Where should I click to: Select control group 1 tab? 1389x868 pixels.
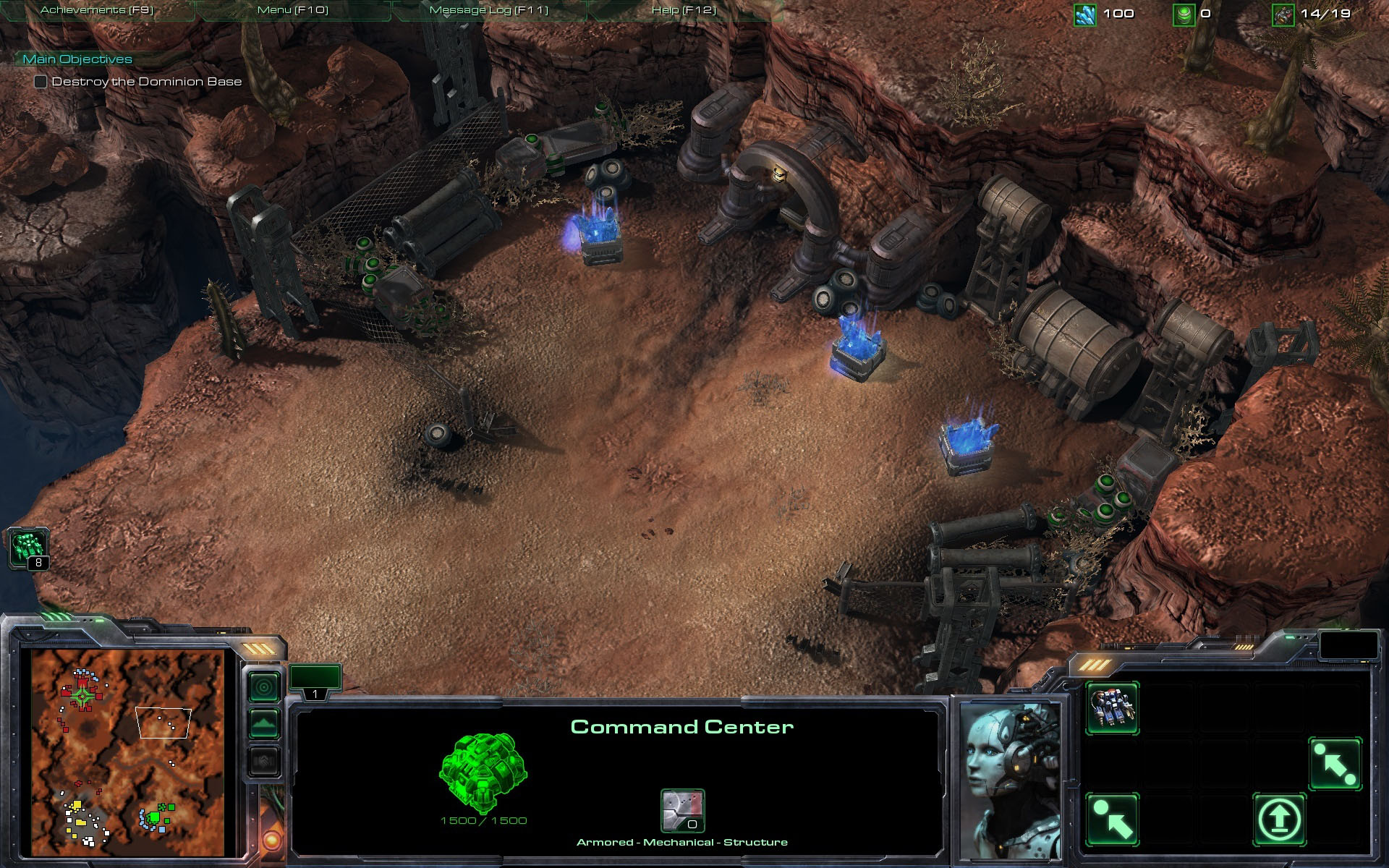[x=315, y=683]
